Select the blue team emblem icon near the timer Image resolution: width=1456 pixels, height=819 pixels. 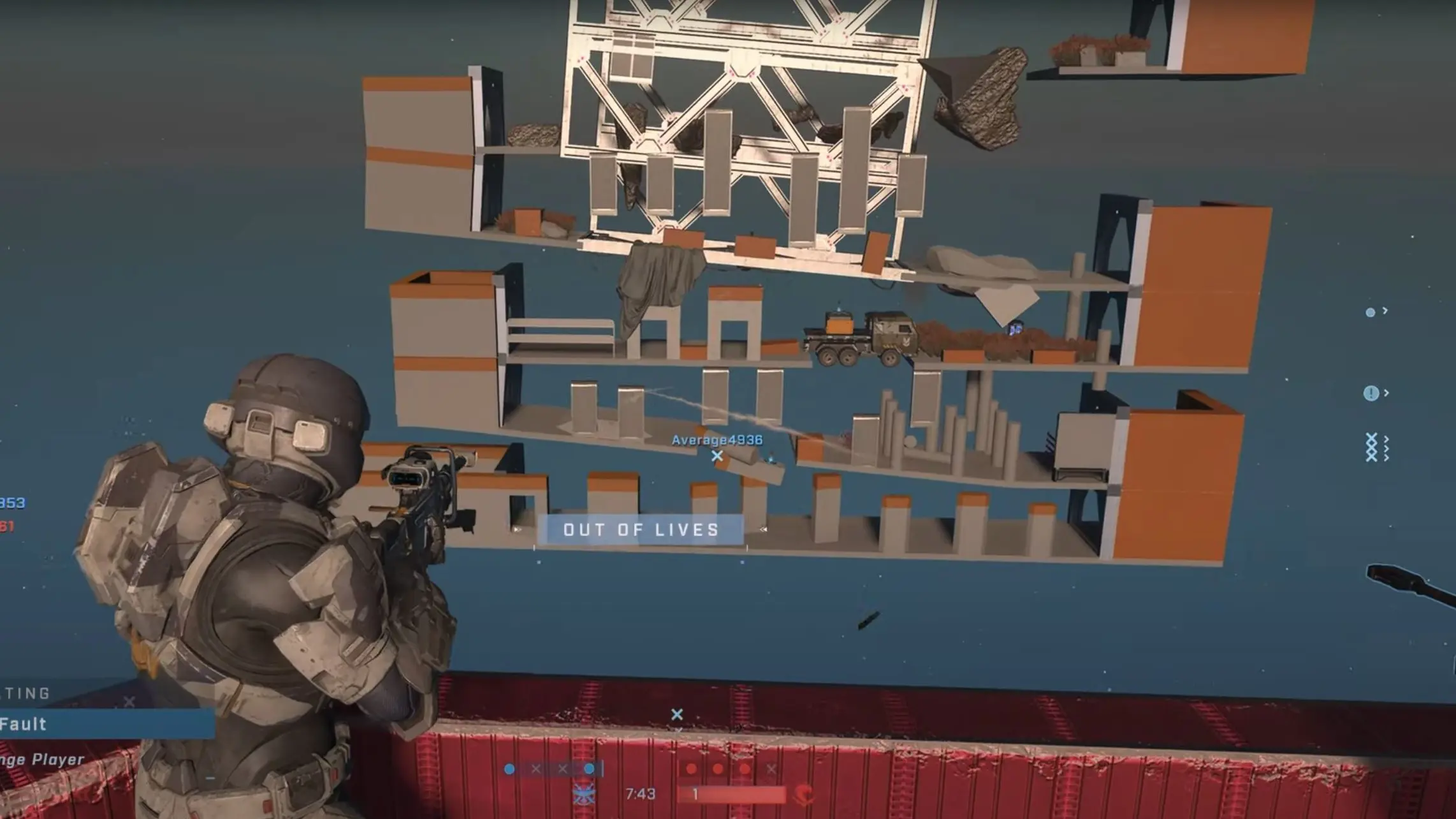click(584, 795)
